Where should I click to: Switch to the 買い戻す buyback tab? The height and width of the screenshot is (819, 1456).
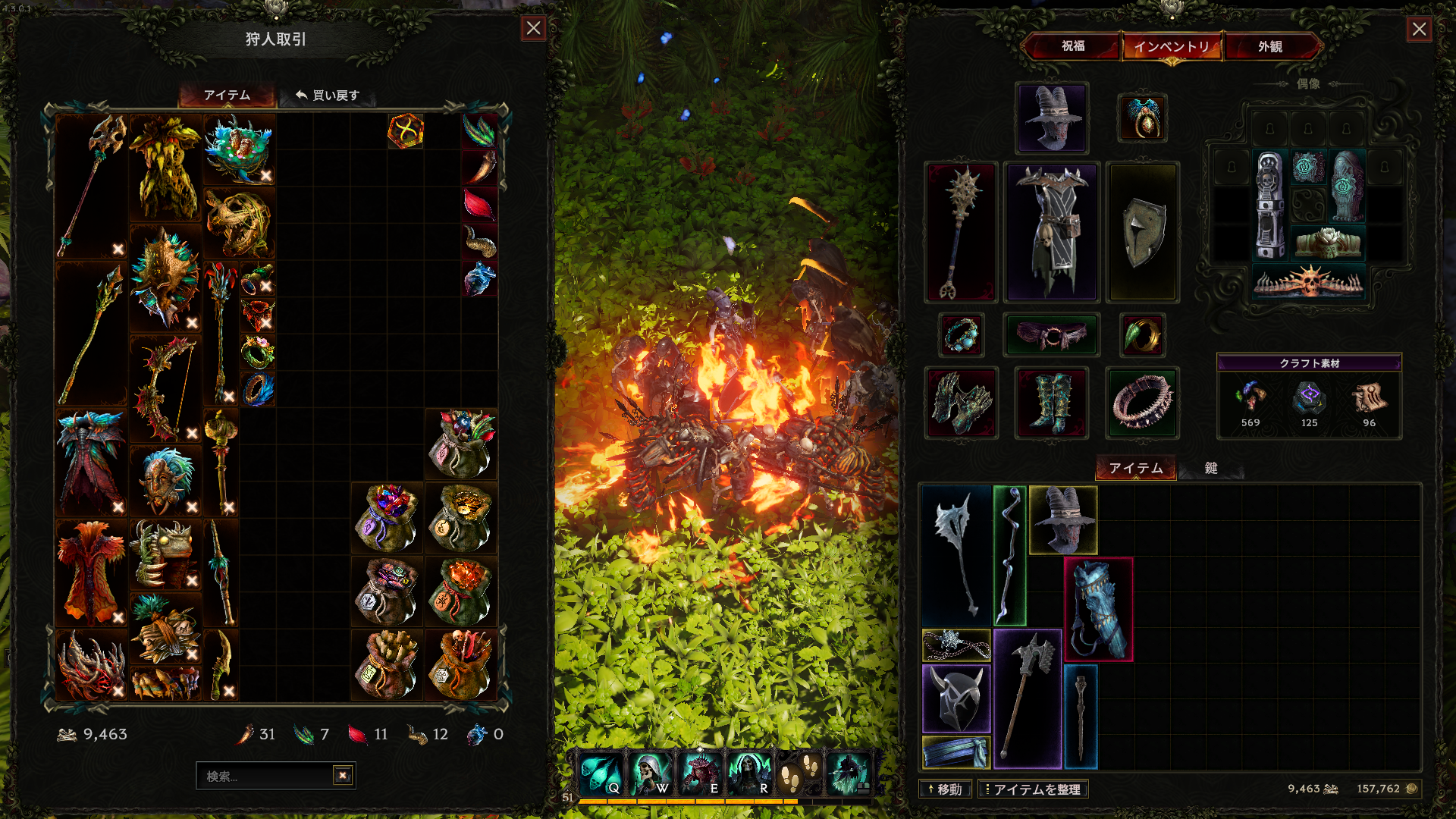point(328,96)
